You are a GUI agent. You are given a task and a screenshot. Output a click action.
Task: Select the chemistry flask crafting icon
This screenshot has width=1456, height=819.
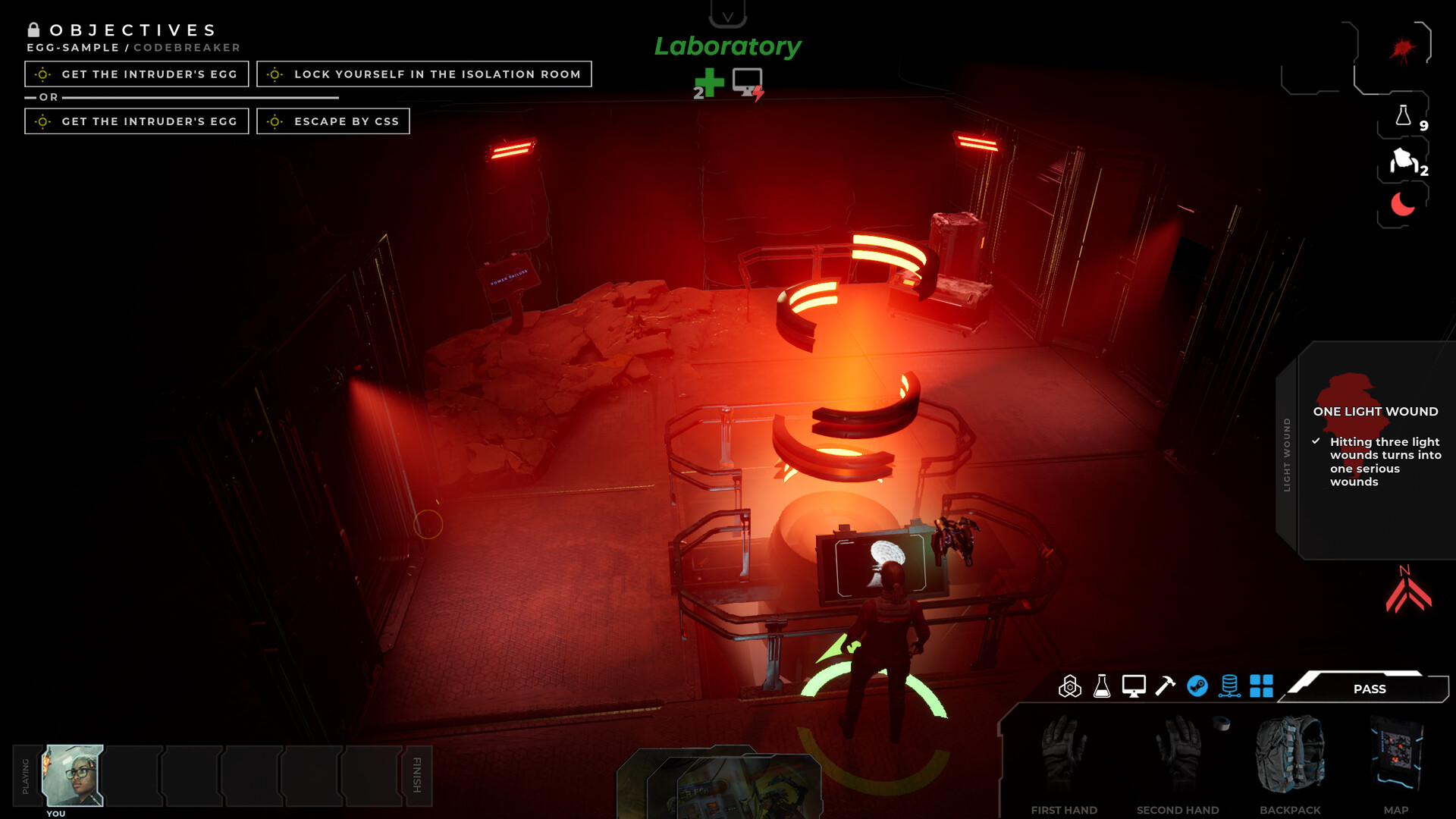[x=1101, y=688]
